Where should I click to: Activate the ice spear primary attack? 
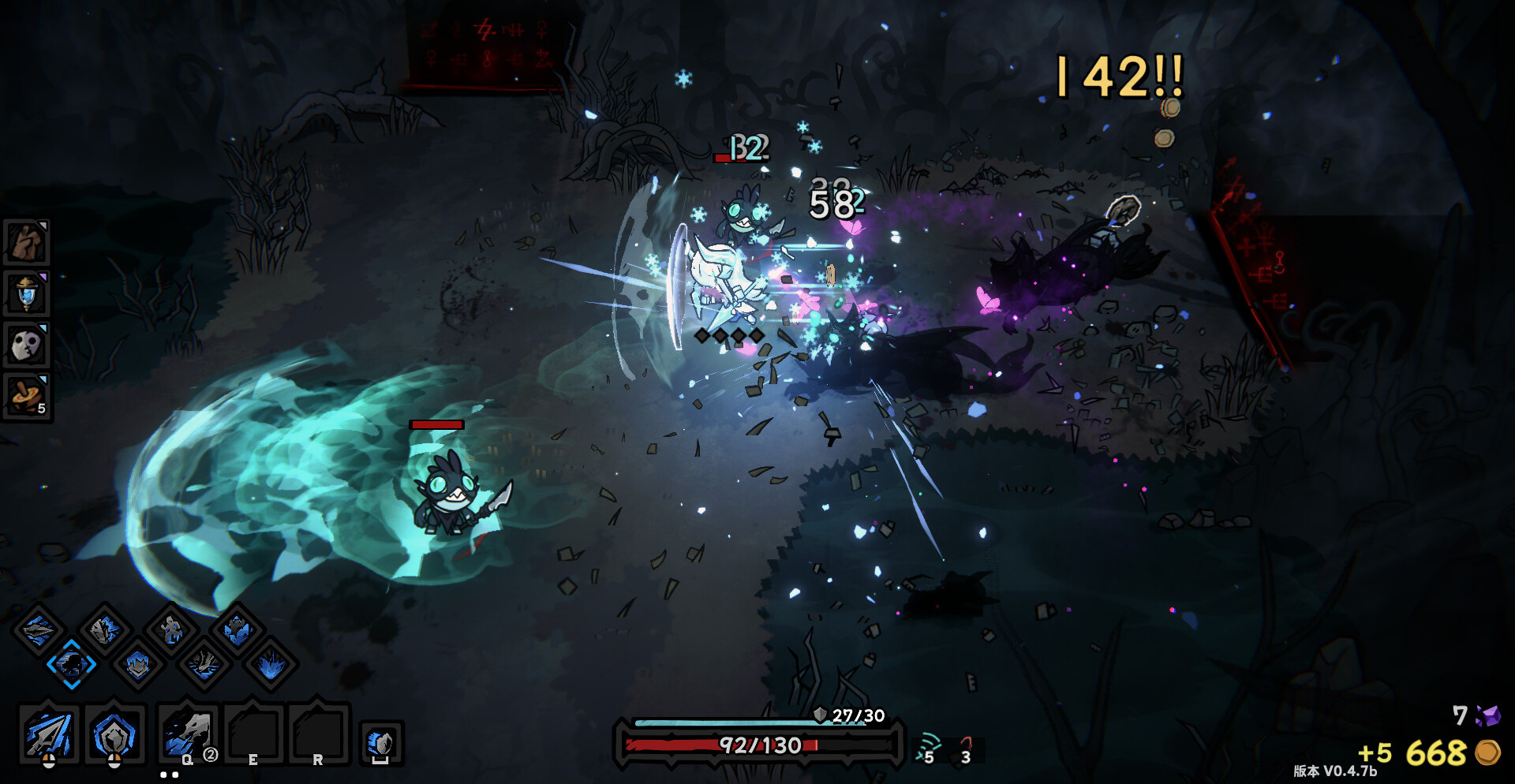pos(48,735)
